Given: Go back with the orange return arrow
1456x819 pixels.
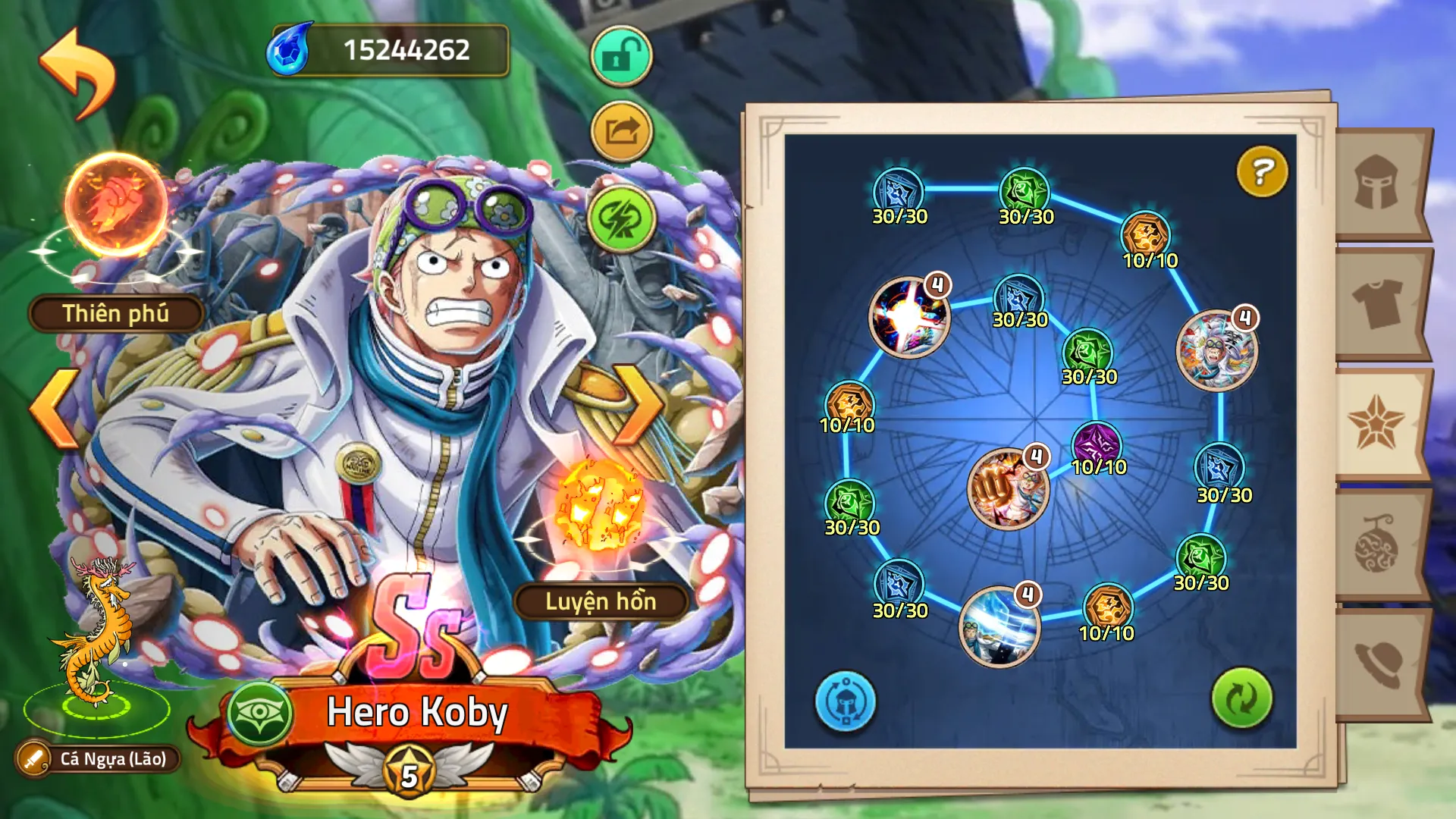Looking at the screenshot, I should (x=77, y=74).
